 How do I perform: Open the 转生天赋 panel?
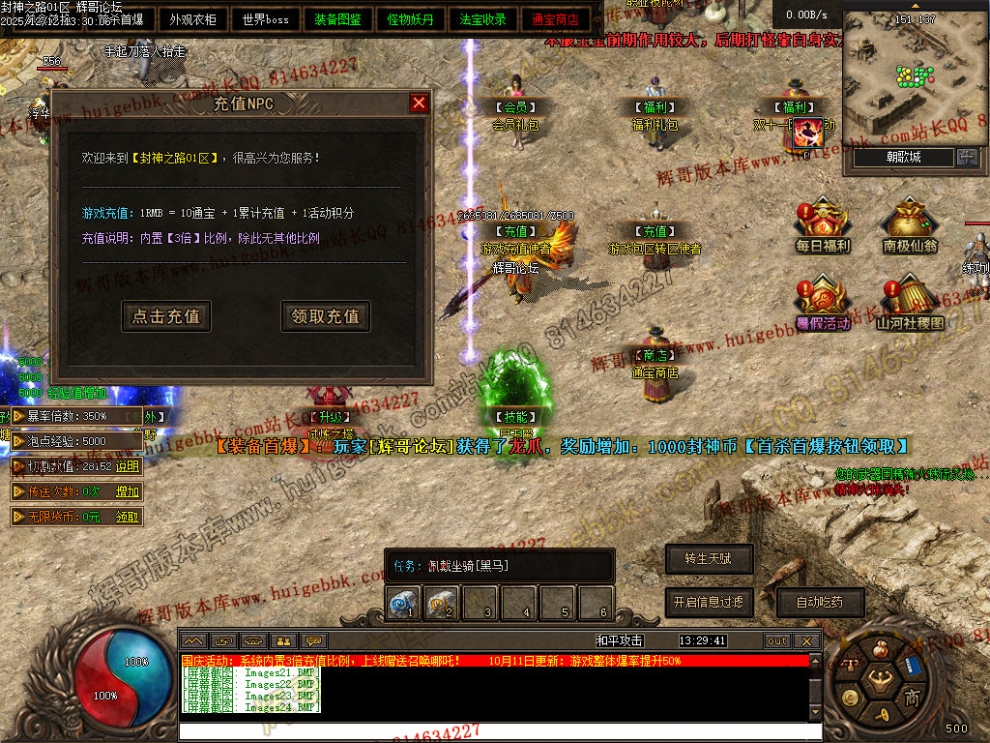coord(708,559)
